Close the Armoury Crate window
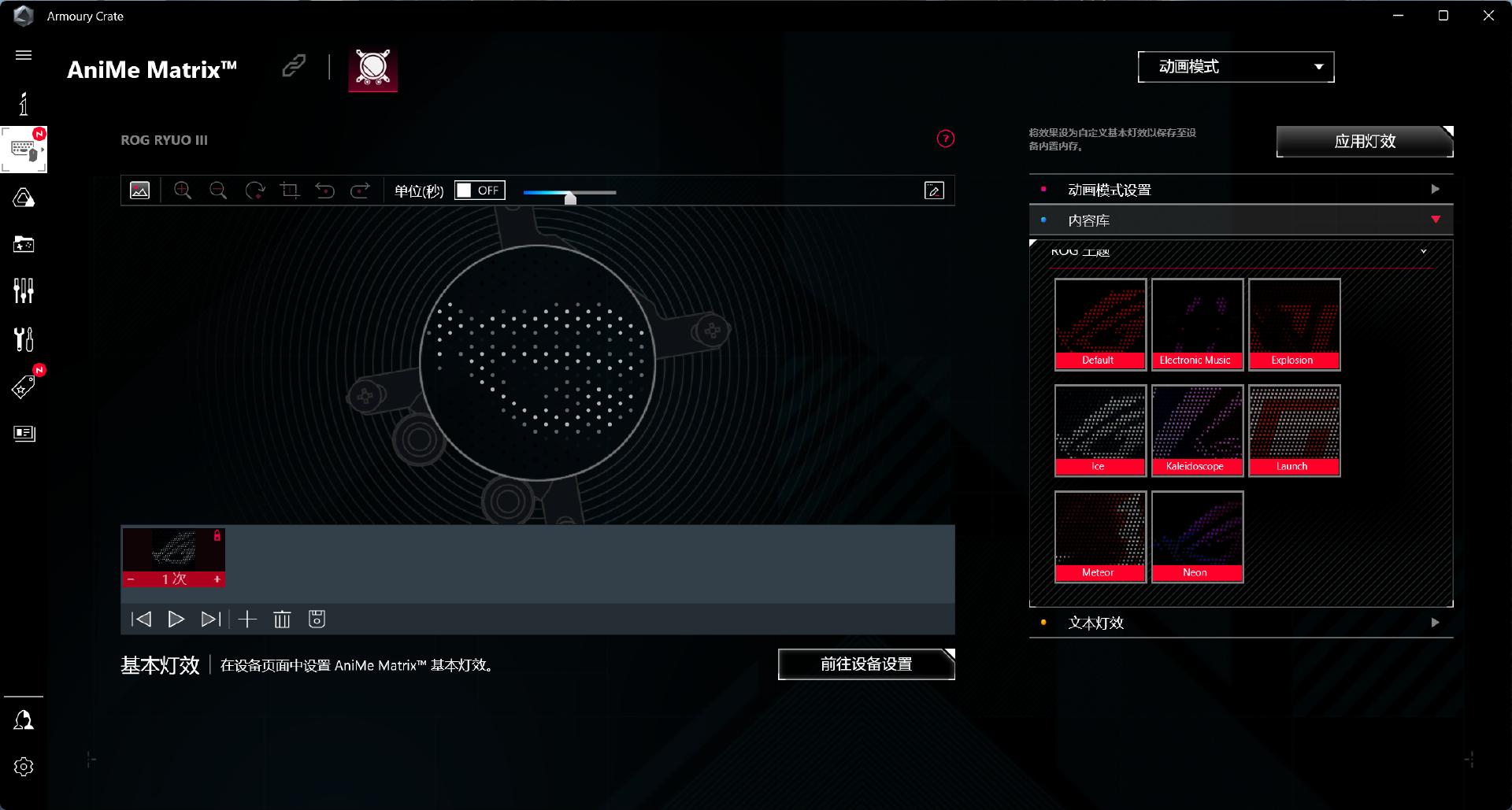 1488,16
